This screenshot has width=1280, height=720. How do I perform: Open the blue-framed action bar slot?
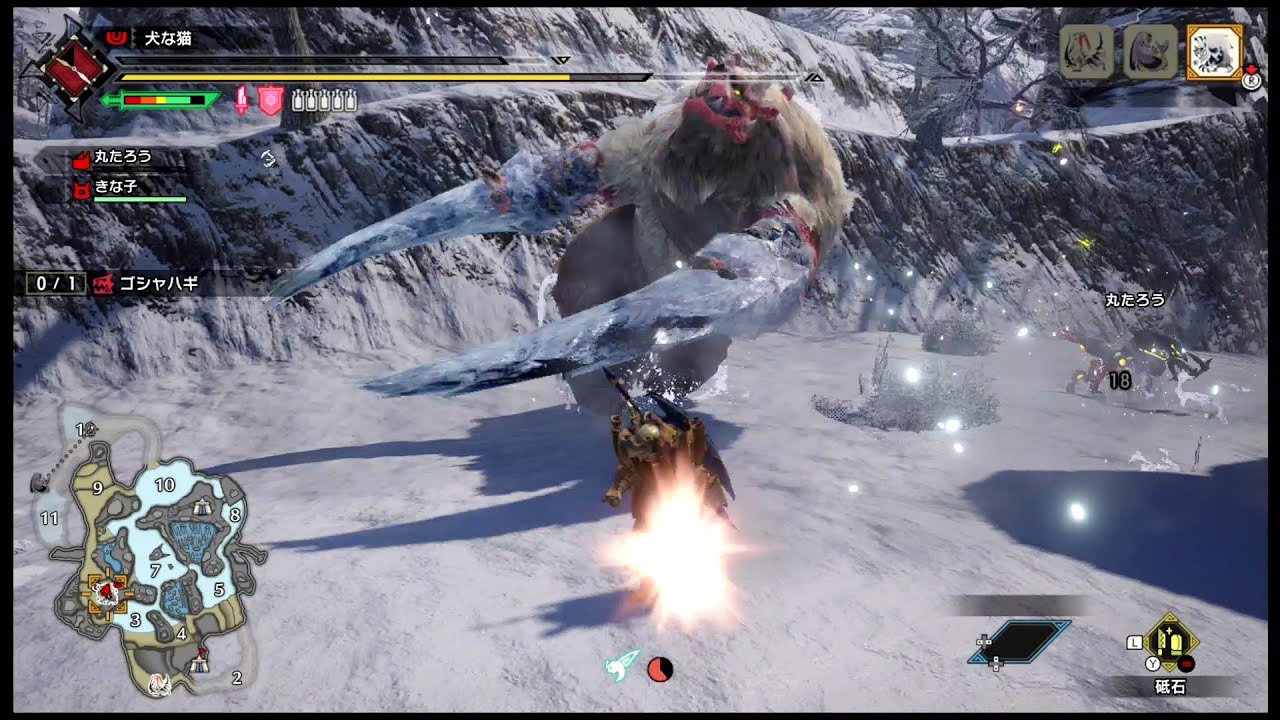tap(1019, 642)
